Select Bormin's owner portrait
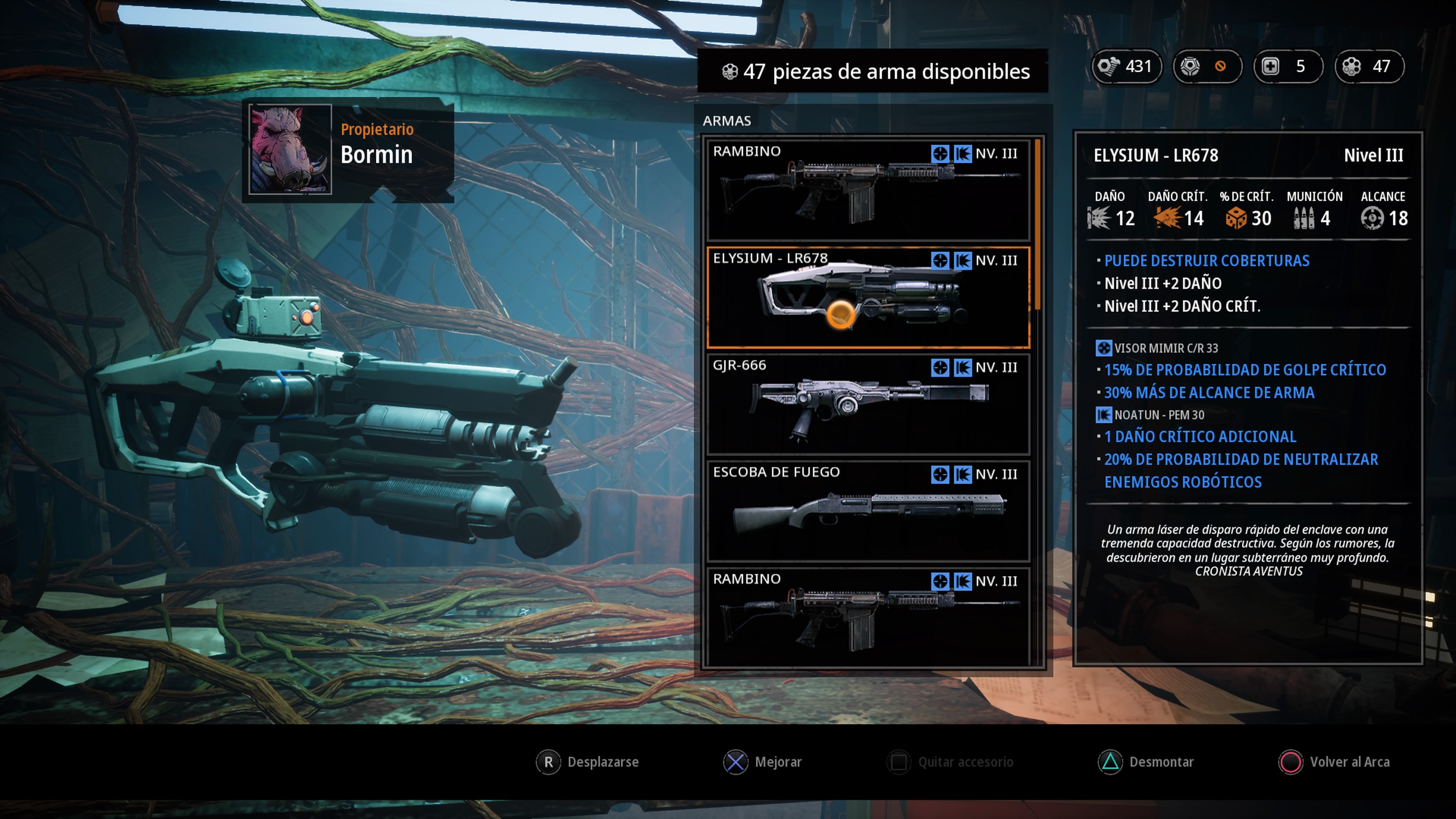 (290, 149)
